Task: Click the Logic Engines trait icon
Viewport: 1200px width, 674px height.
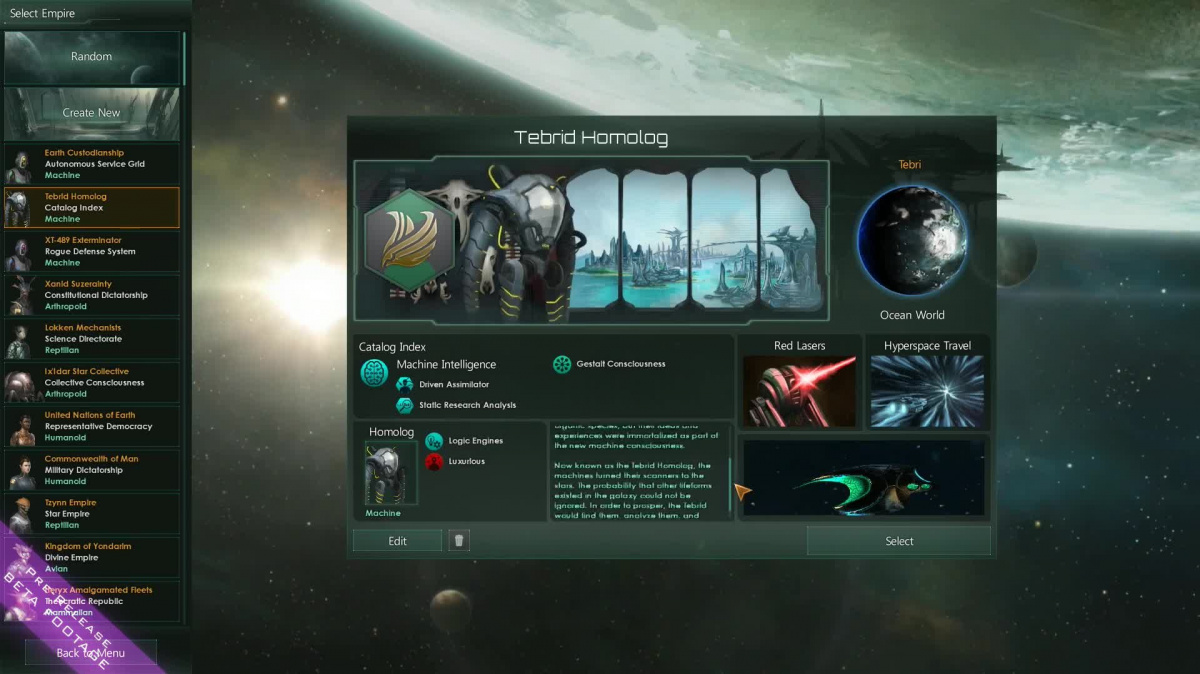Action: (x=434, y=441)
